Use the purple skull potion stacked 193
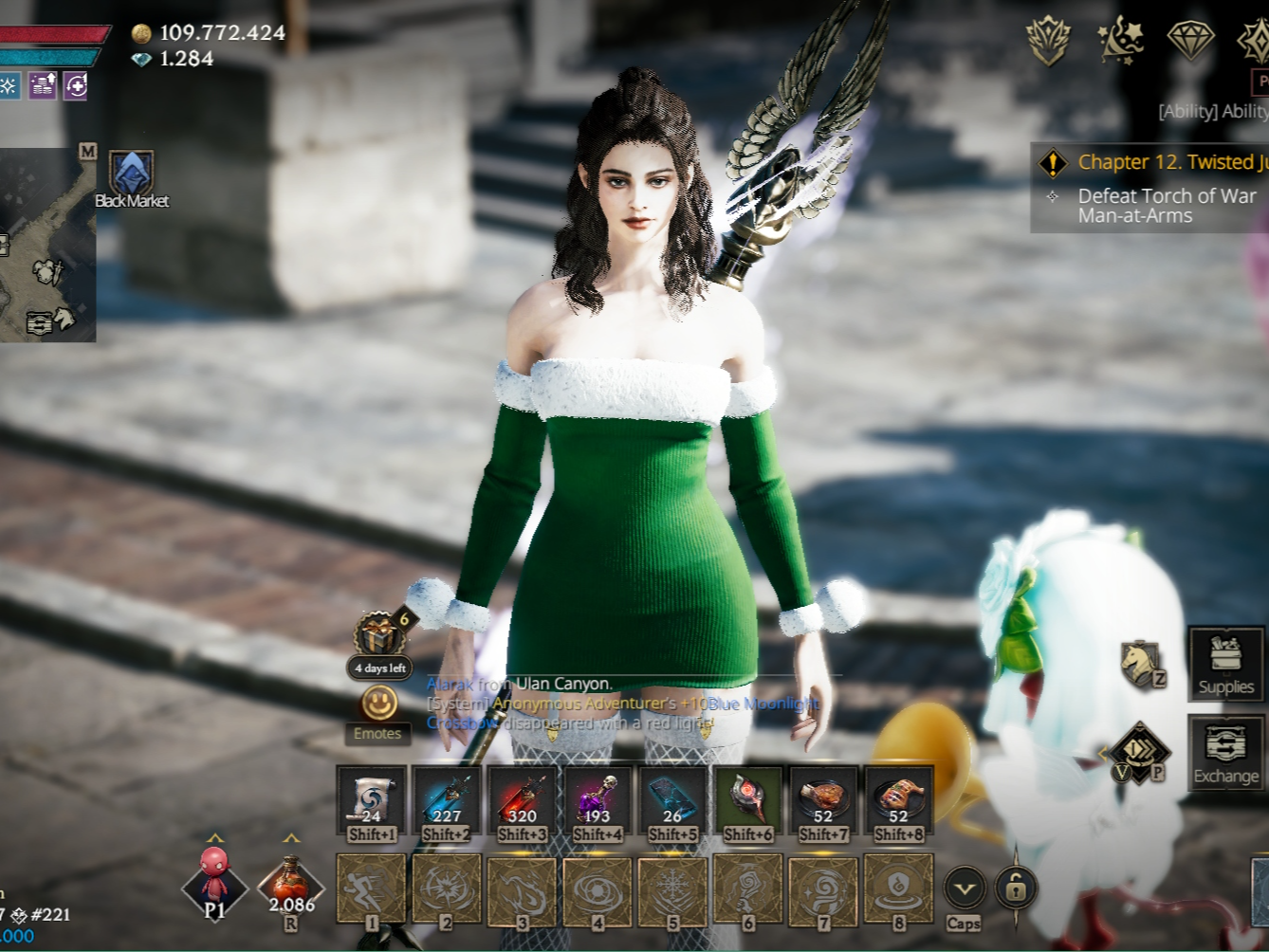Viewport: 1269px width, 952px height. [x=598, y=796]
